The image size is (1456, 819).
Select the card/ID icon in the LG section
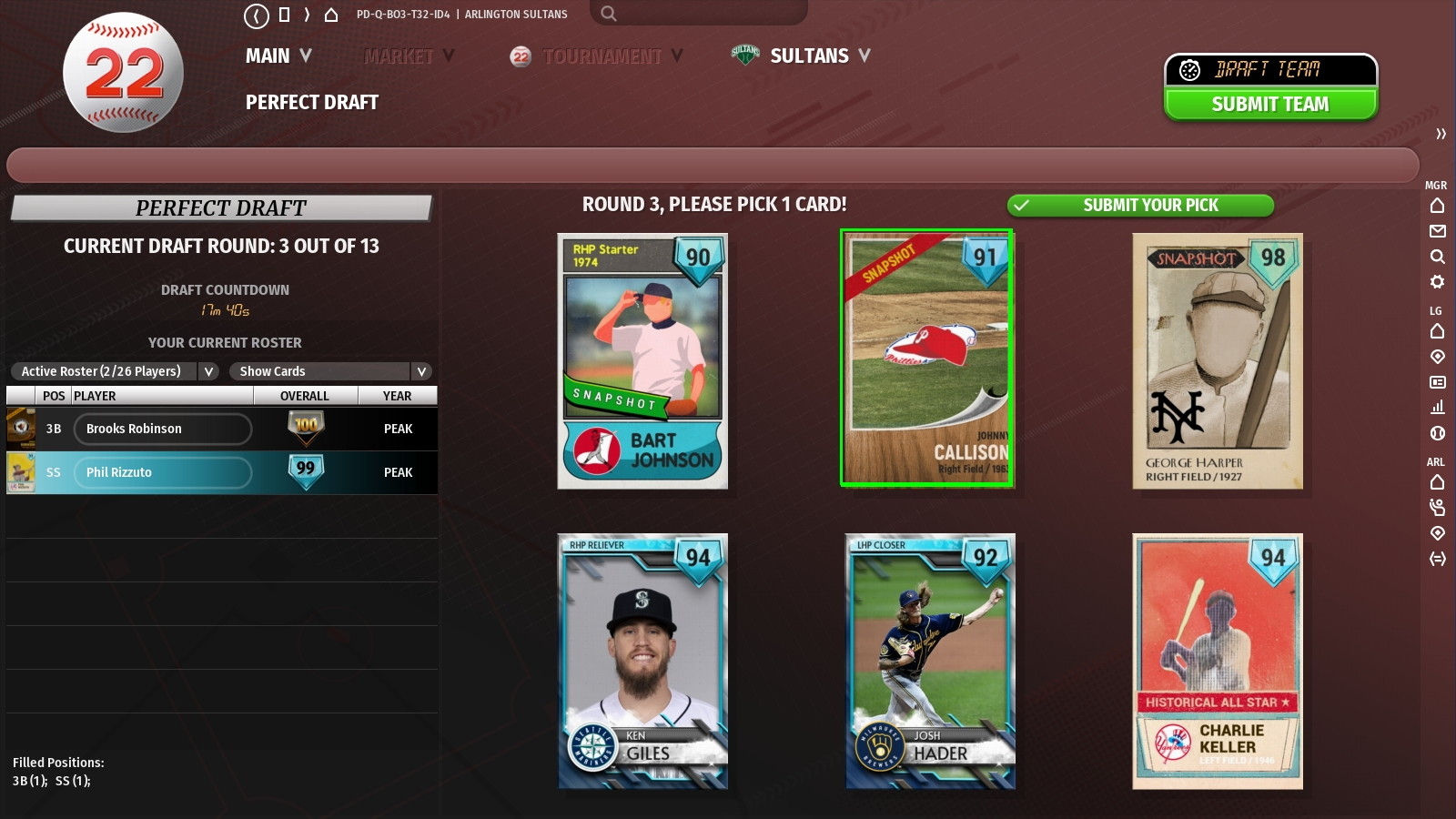pyautogui.click(x=1438, y=383)
